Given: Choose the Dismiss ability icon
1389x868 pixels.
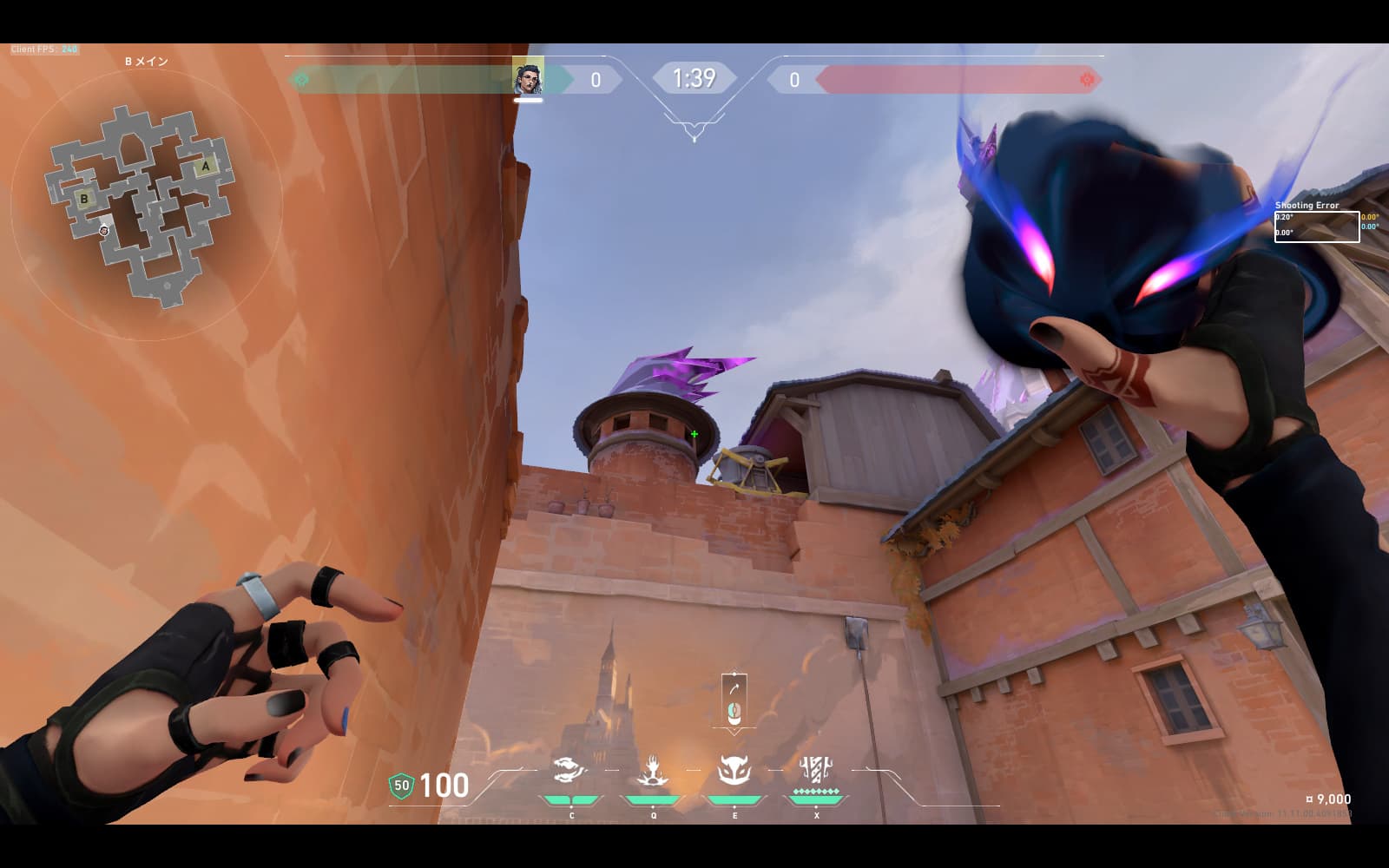Looking at the screenshot, I should point(734,770).
